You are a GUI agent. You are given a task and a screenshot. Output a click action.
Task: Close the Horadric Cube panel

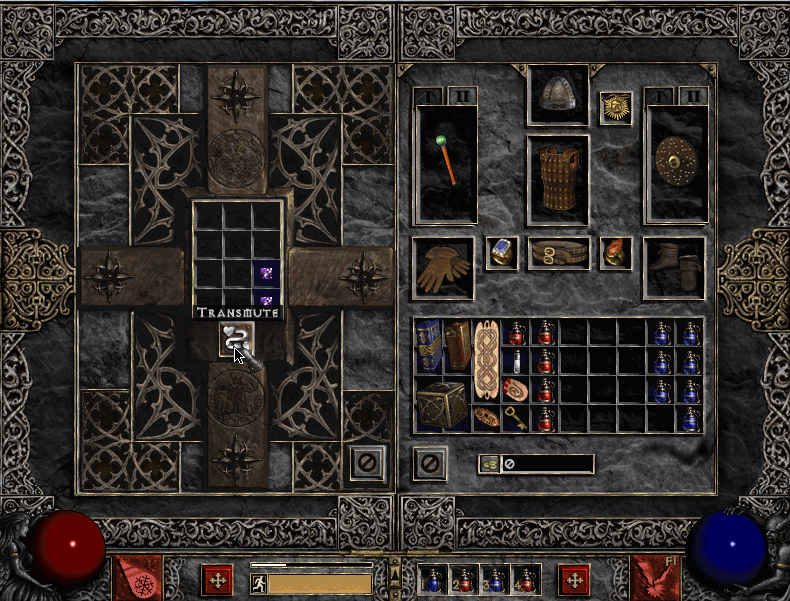[367, 463]
